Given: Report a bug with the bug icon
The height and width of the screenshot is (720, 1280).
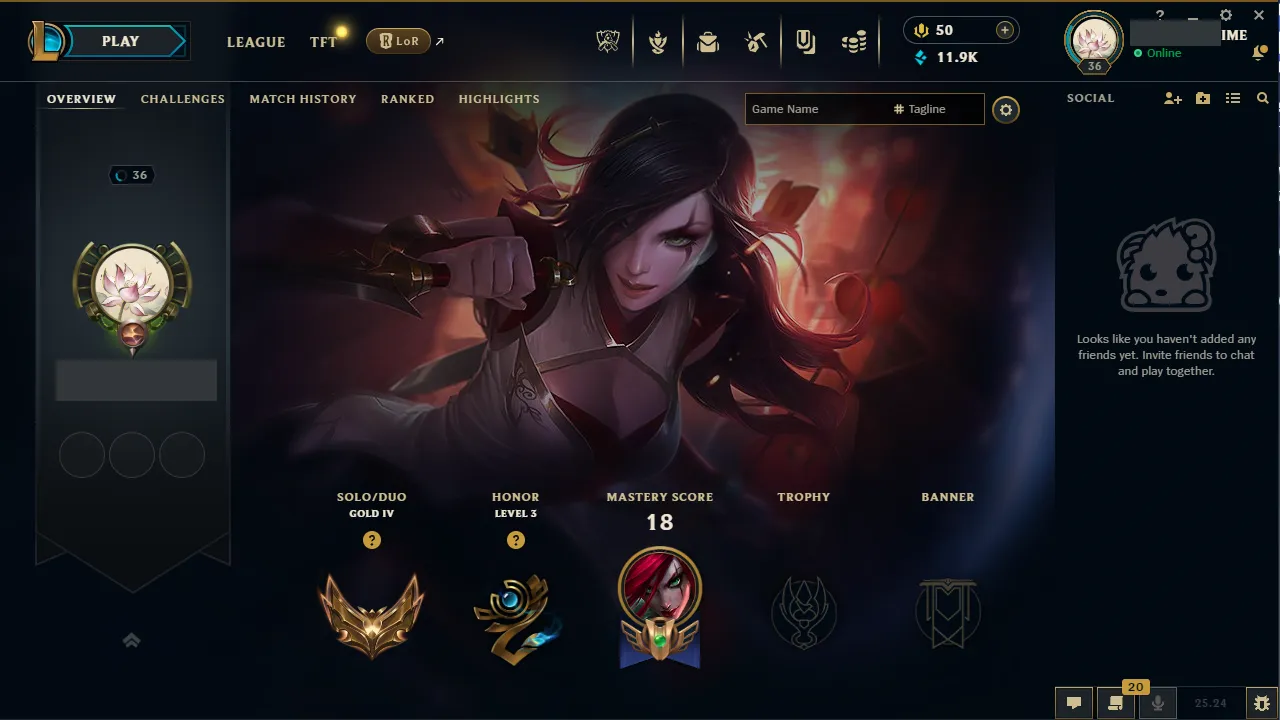Looking at the screenshot, I should point(1263,701).
